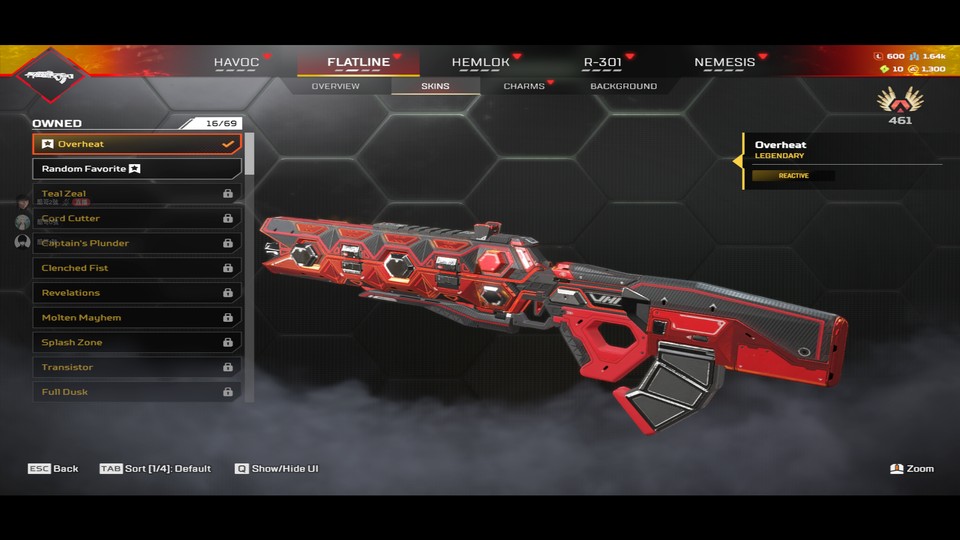Click the Back button

point(54,468)
